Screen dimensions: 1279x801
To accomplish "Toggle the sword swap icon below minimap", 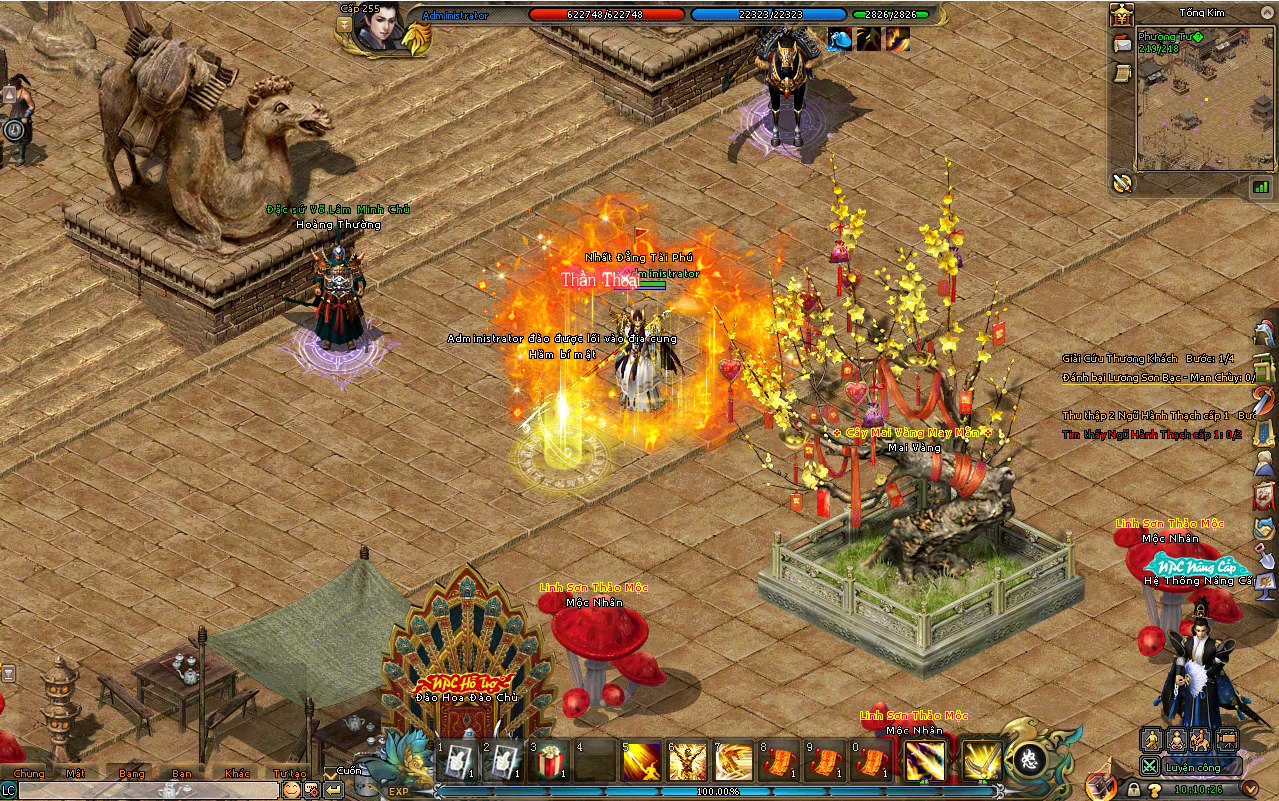I will coord(1123,183).
